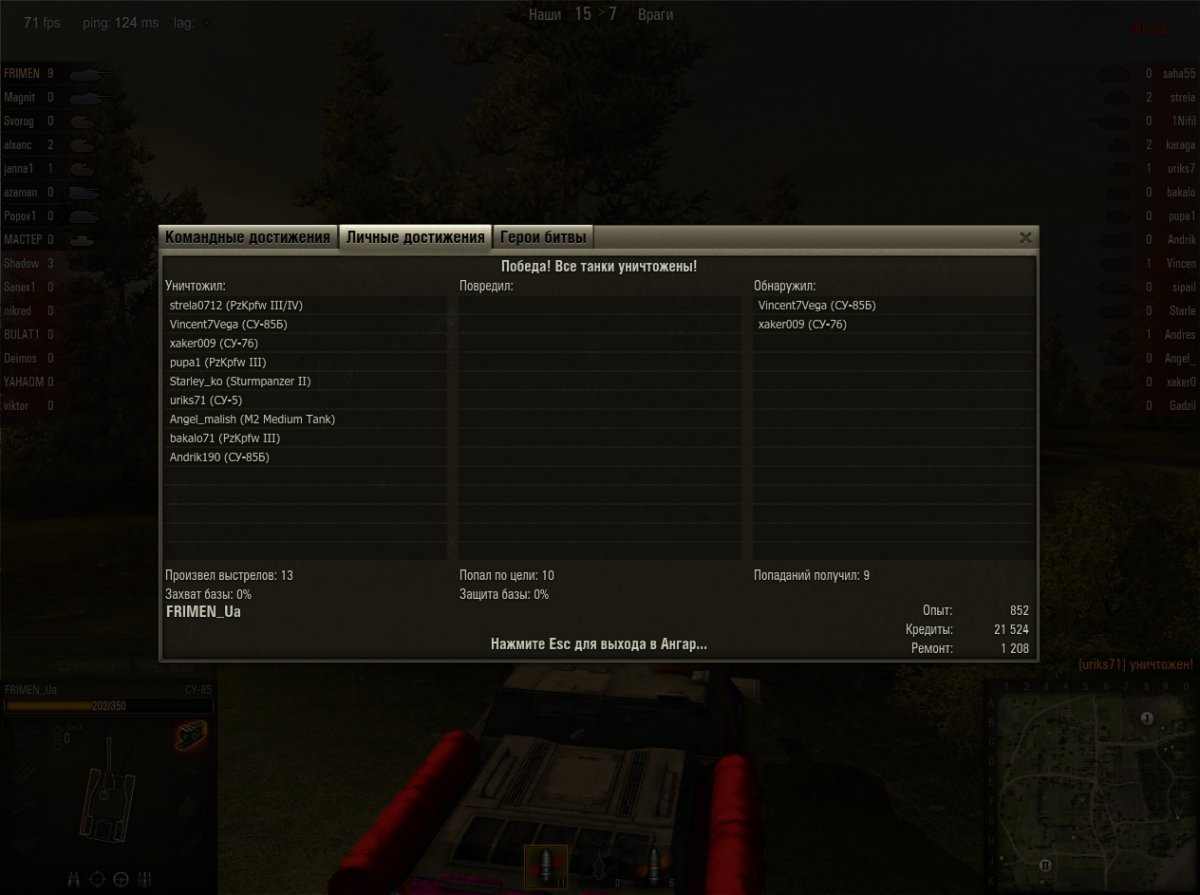
Task: Click the orange tank module damage icon
Action: coord(189,737)
